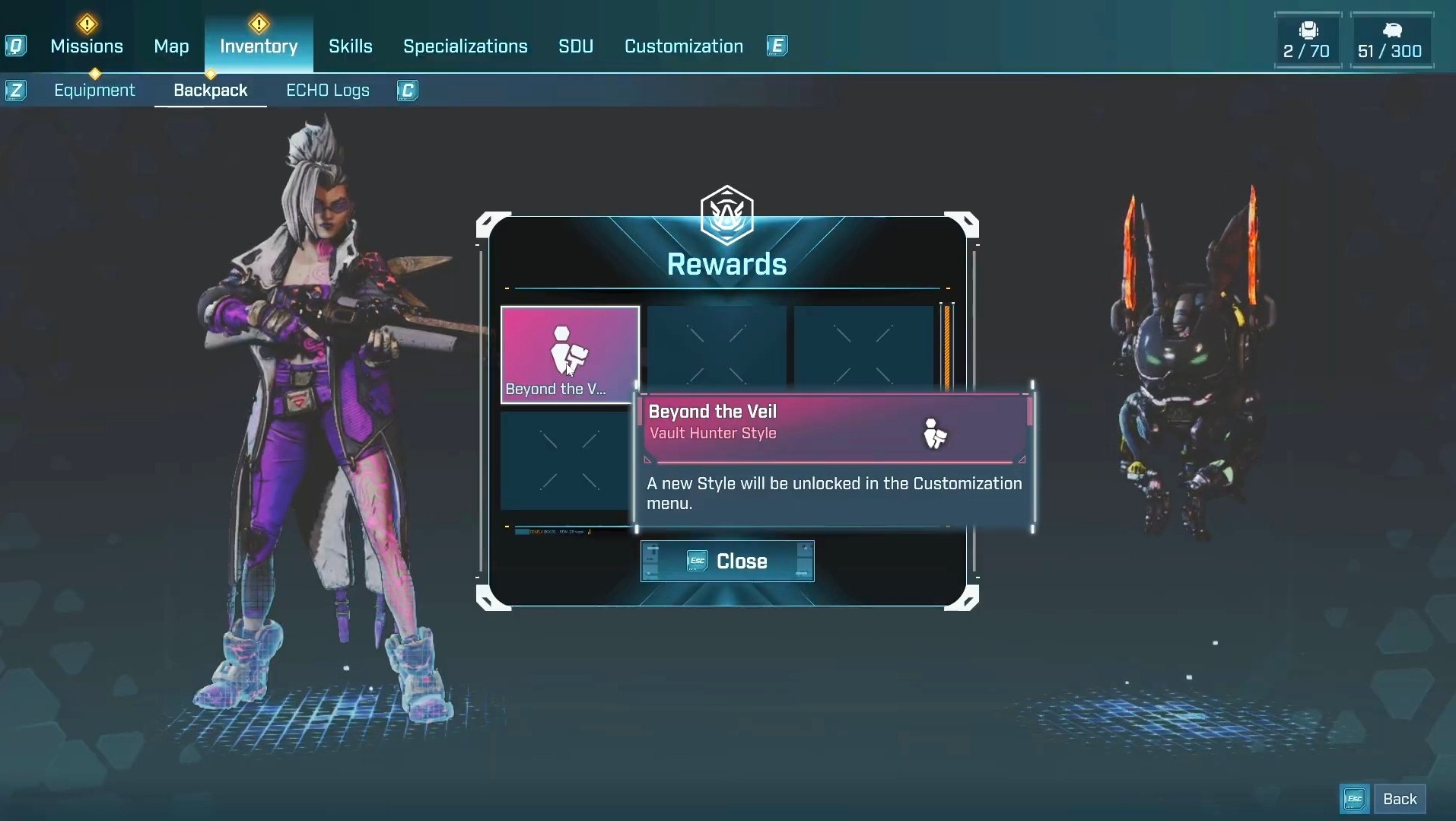Show the Specializations tab
This screenshot has height=821, width=1456.
coord(465,46)
